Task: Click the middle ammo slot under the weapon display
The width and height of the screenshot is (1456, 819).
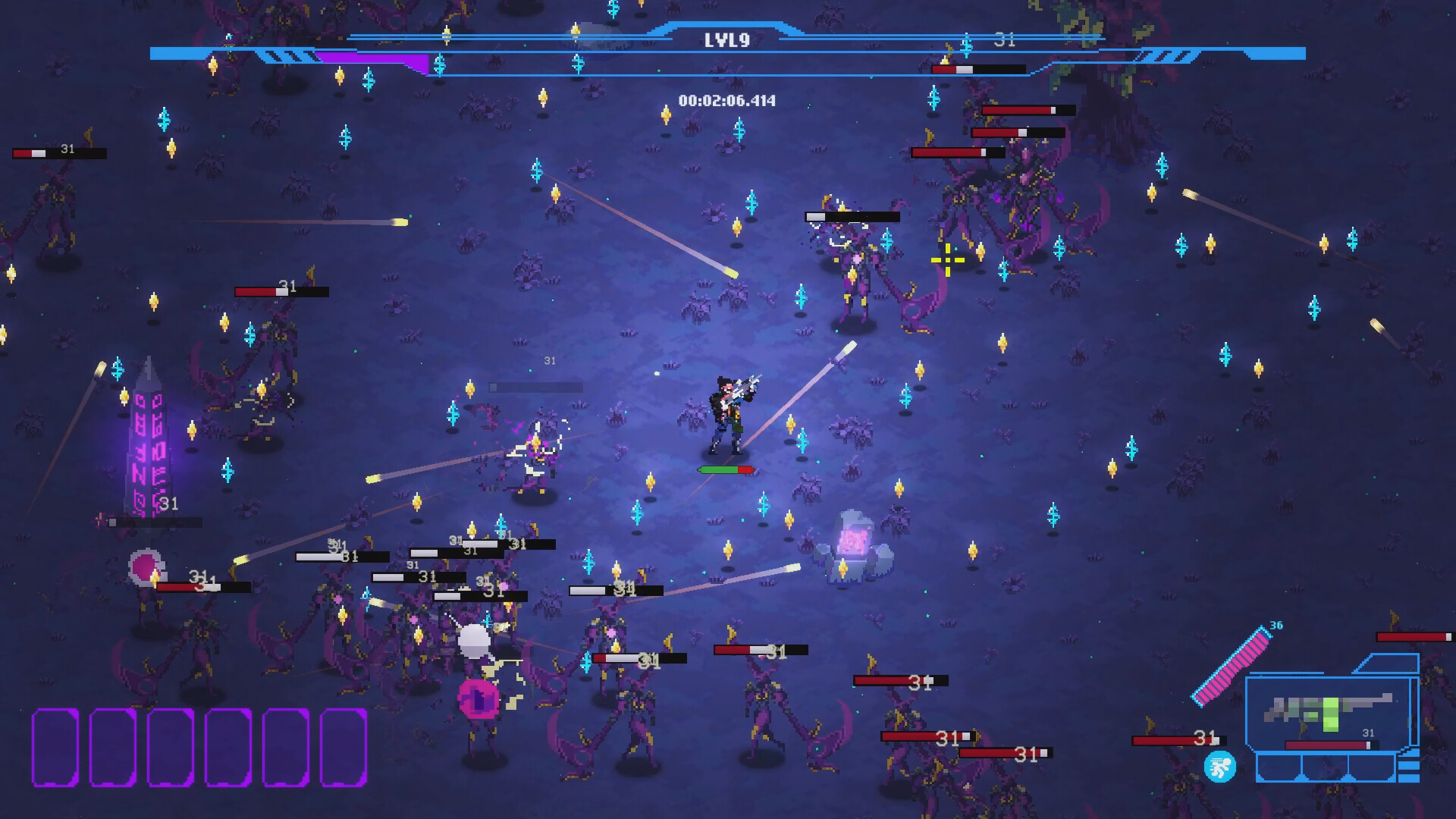Action: 1326,768
